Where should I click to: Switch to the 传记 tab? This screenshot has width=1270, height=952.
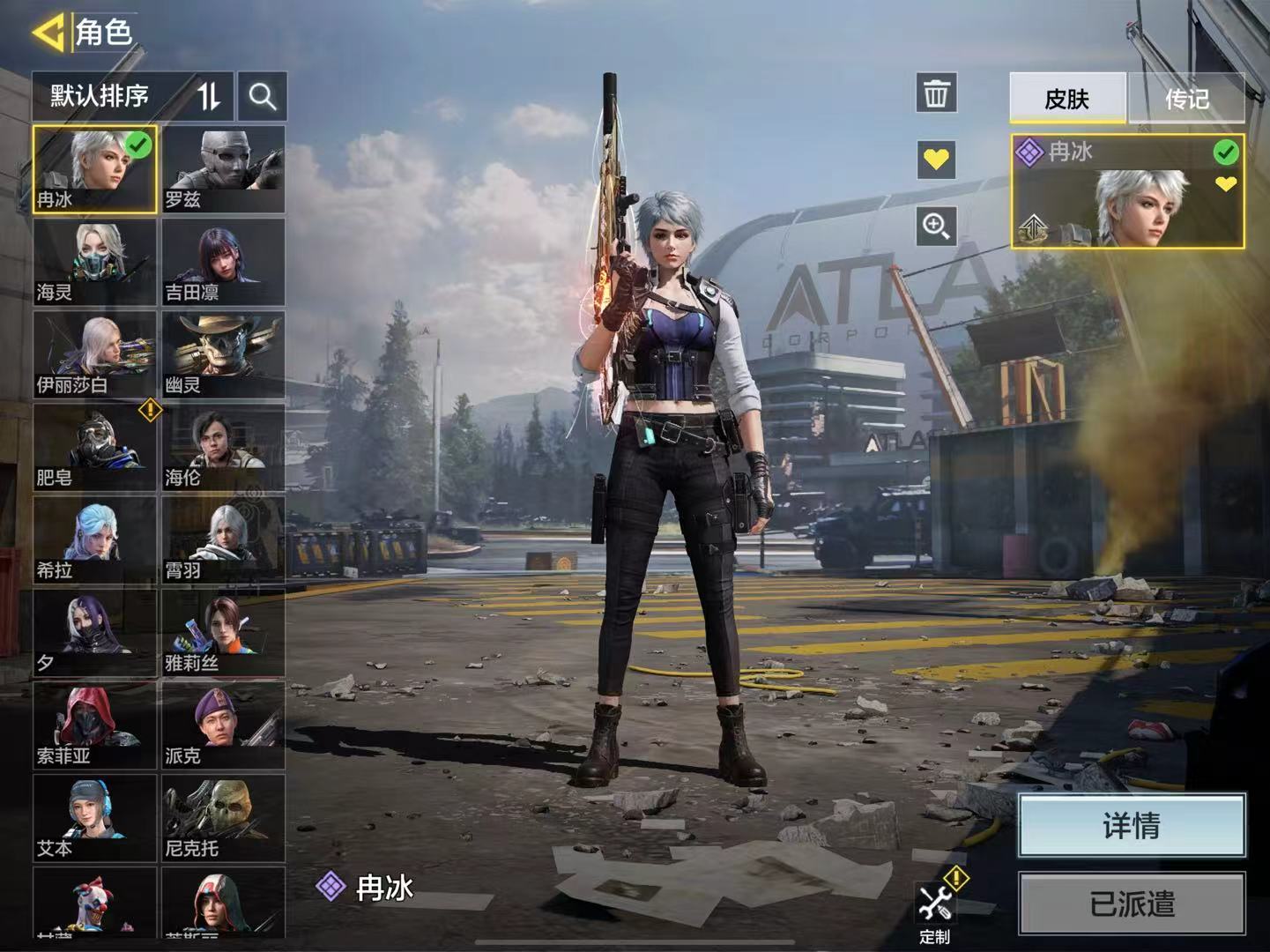(1186, 98)
